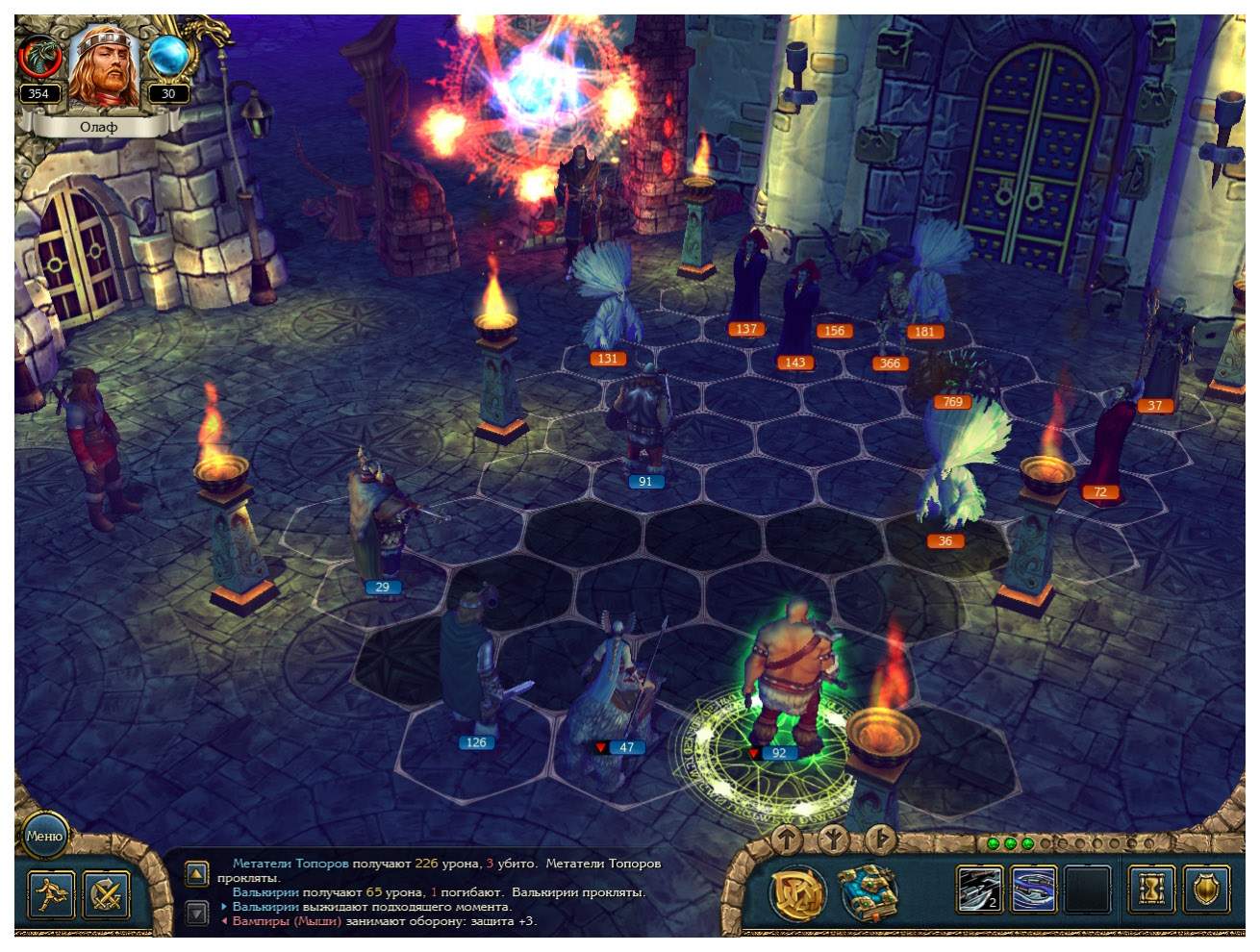Click the Thurisaz-shaped rune button
The image size is (1260, 952).
pos(879,839)
